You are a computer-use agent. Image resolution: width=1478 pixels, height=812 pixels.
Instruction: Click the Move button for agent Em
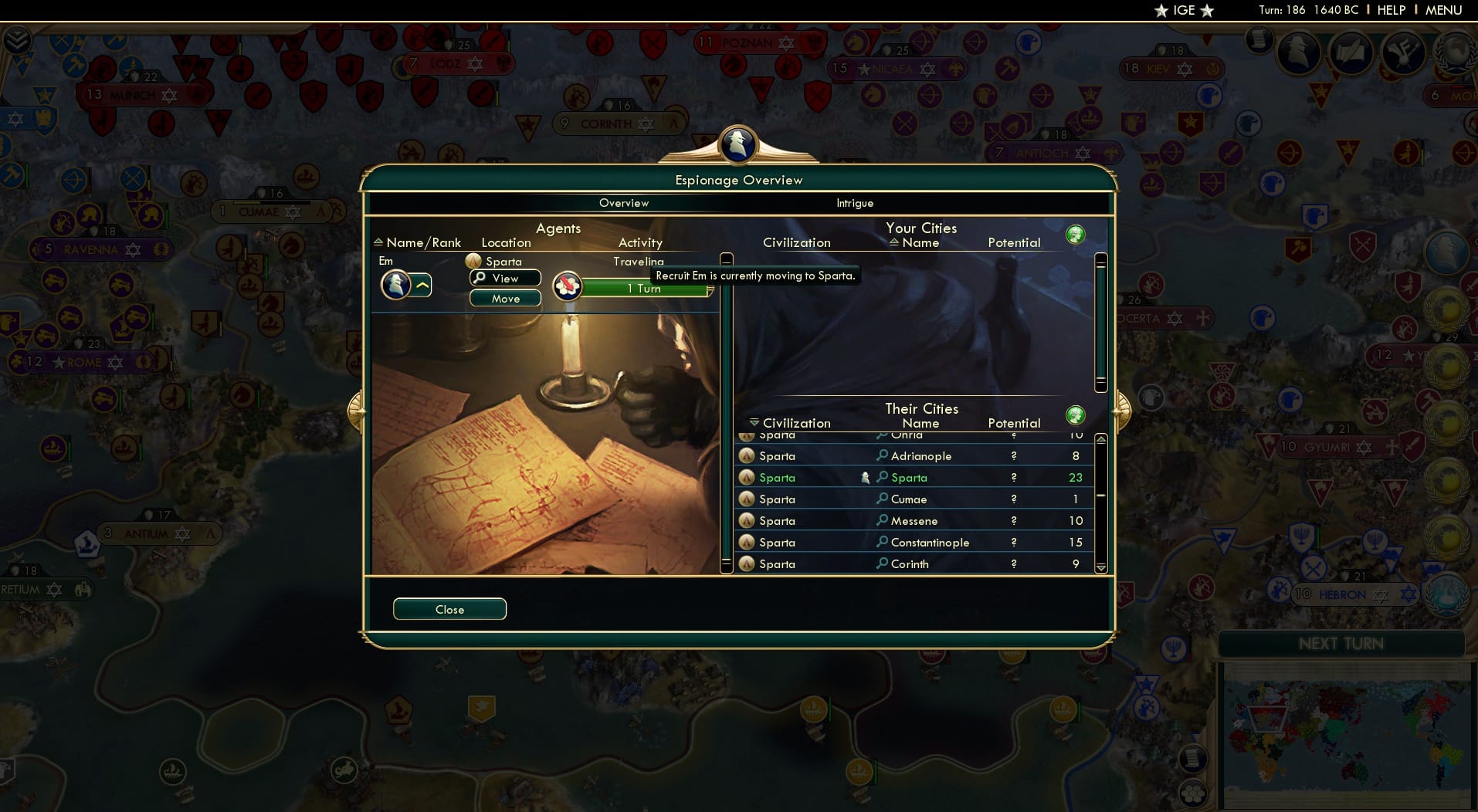point(506,299)
